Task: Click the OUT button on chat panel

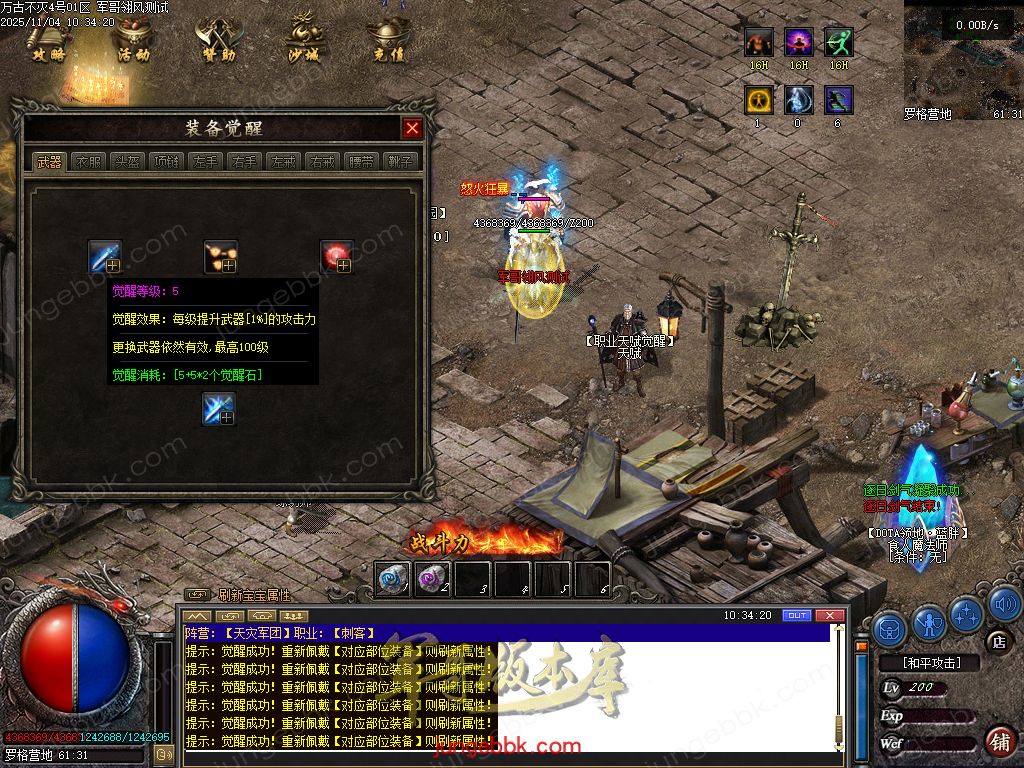Action: 796,615
